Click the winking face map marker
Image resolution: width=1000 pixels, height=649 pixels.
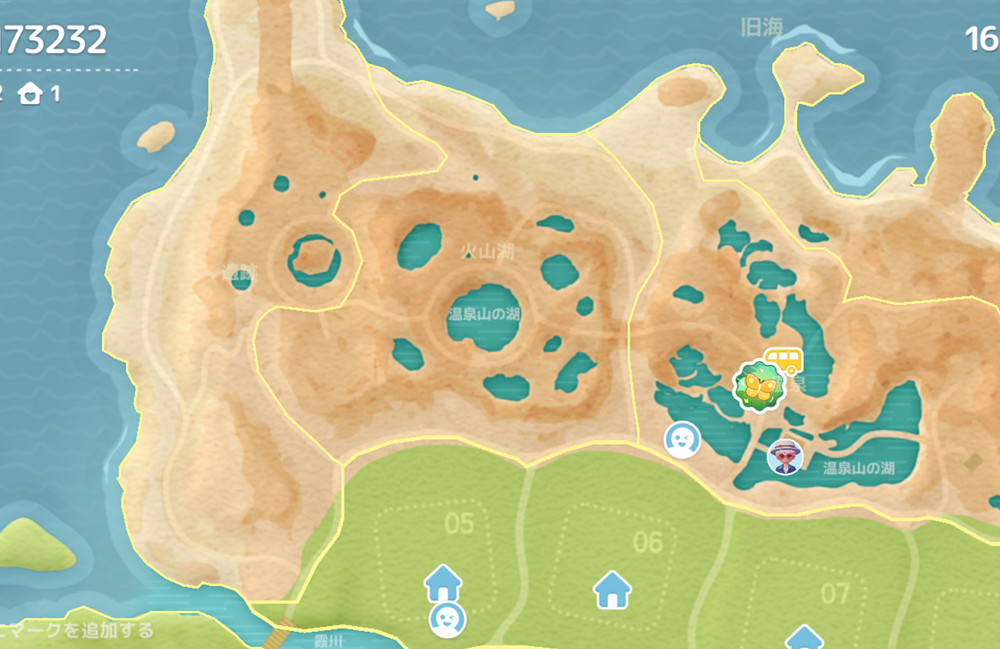coord(682,439)
